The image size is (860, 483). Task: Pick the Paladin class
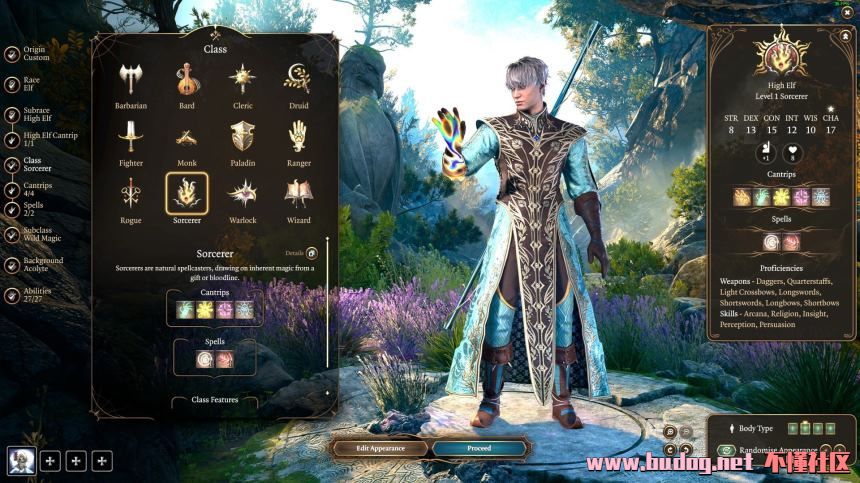coord(242,137)
